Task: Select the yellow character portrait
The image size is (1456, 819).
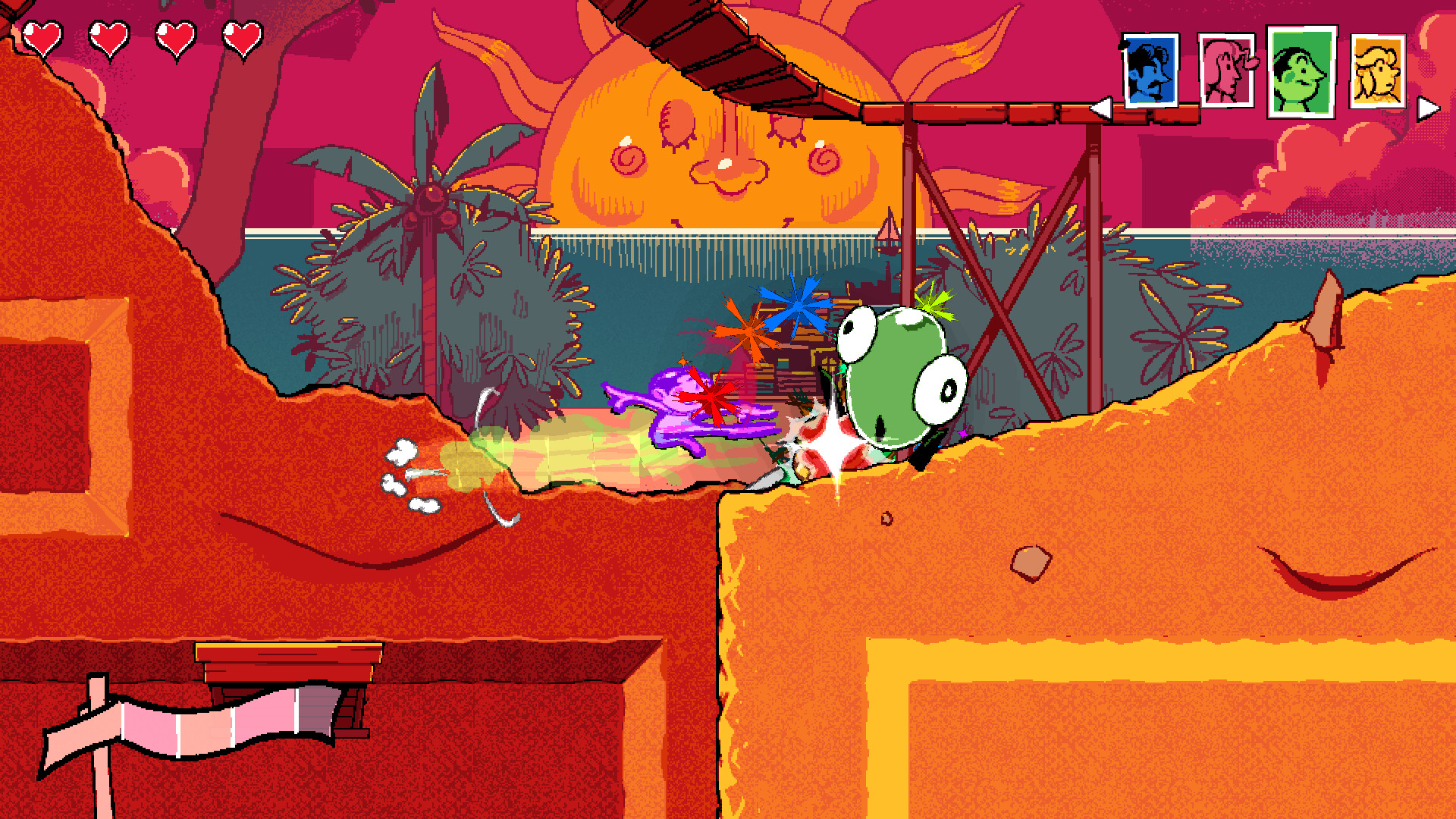Action: tap(1380, 72)
